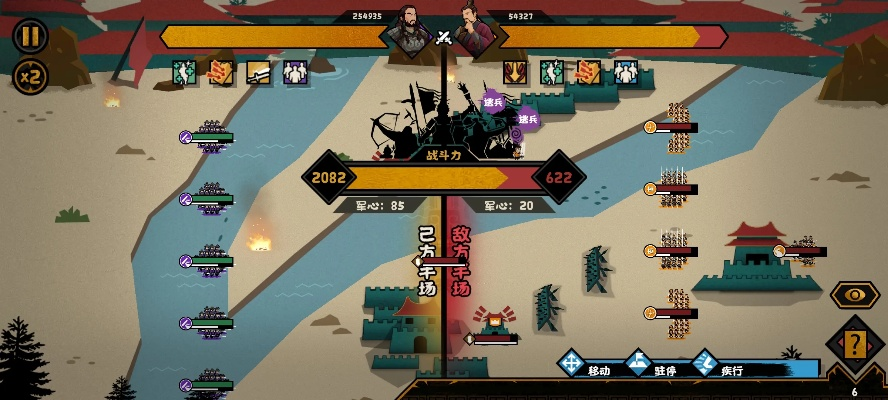Choose the 移动 move command
888x400 pixels.
click(x=586, y=364)
